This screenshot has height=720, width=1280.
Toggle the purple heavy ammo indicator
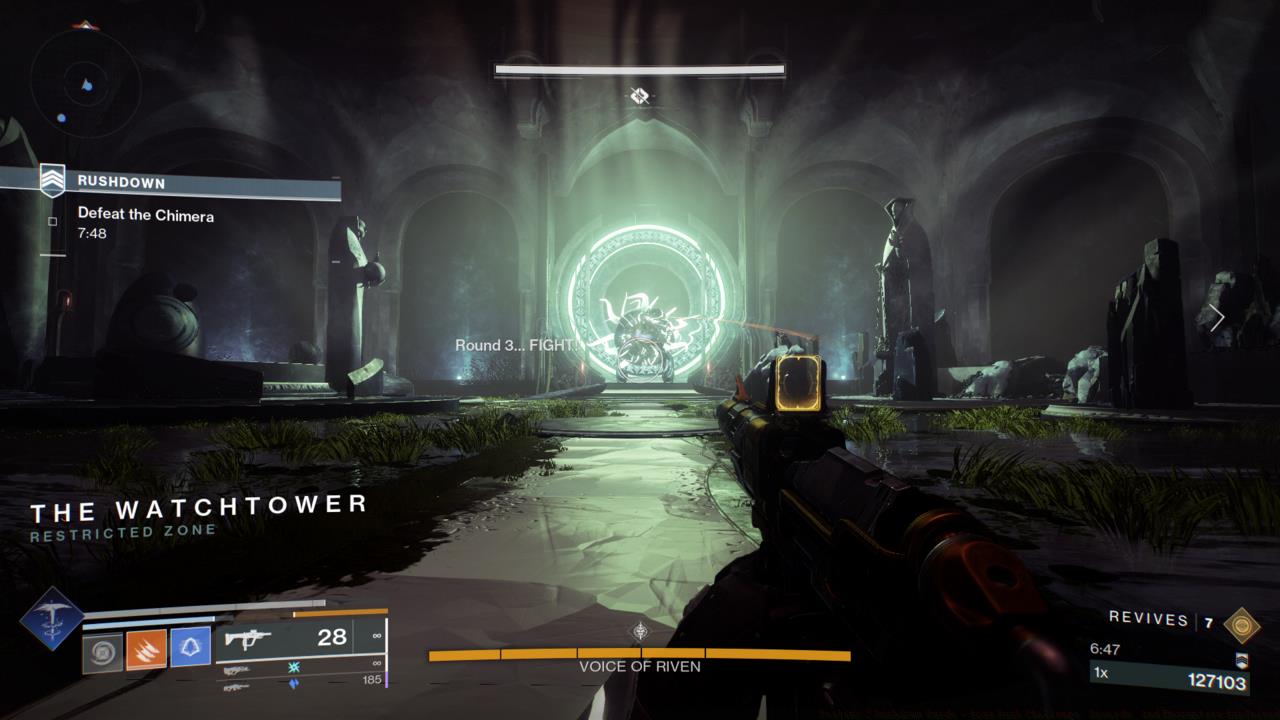point(292,682)
